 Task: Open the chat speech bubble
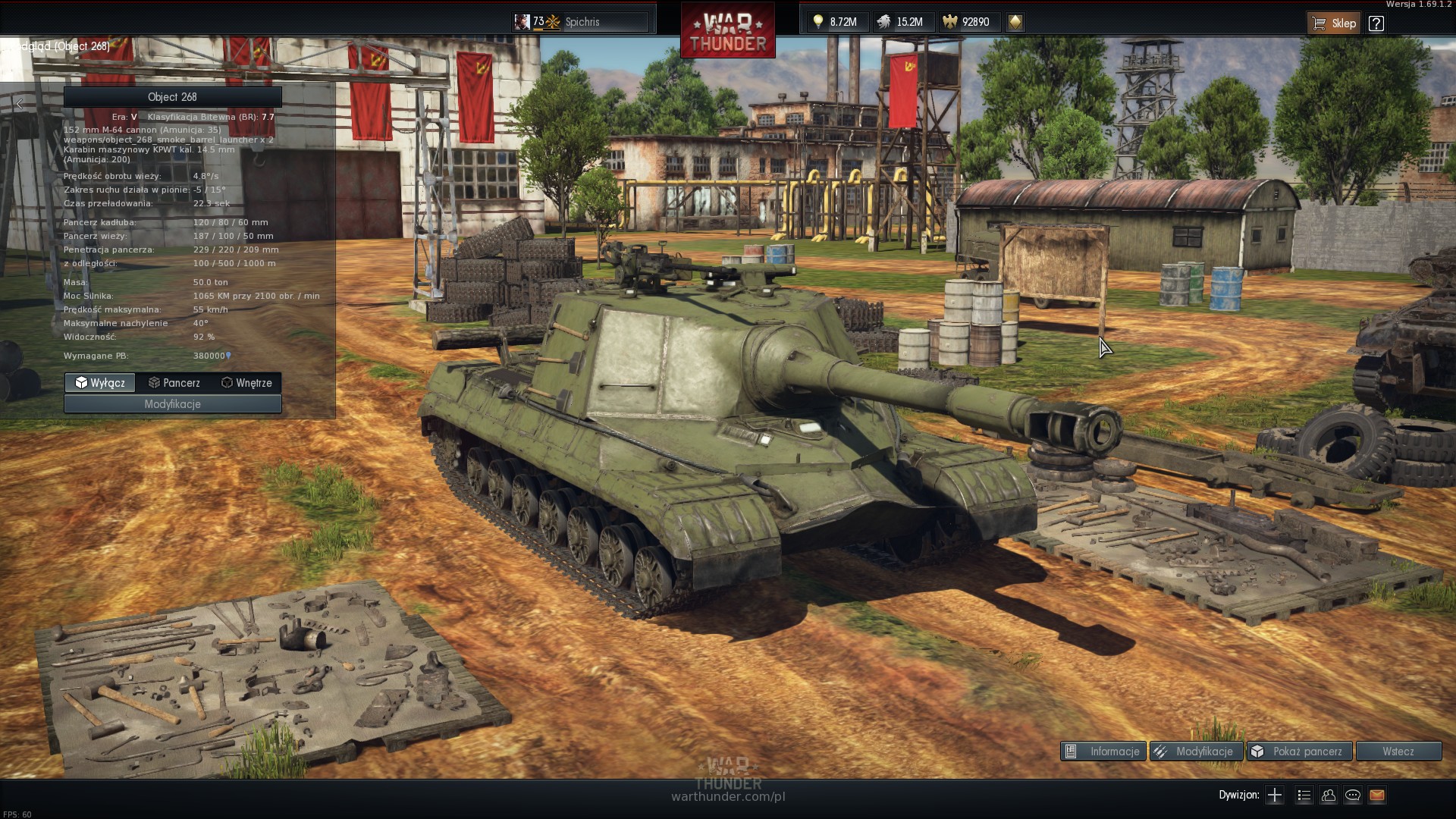(x=1353, y=795)
